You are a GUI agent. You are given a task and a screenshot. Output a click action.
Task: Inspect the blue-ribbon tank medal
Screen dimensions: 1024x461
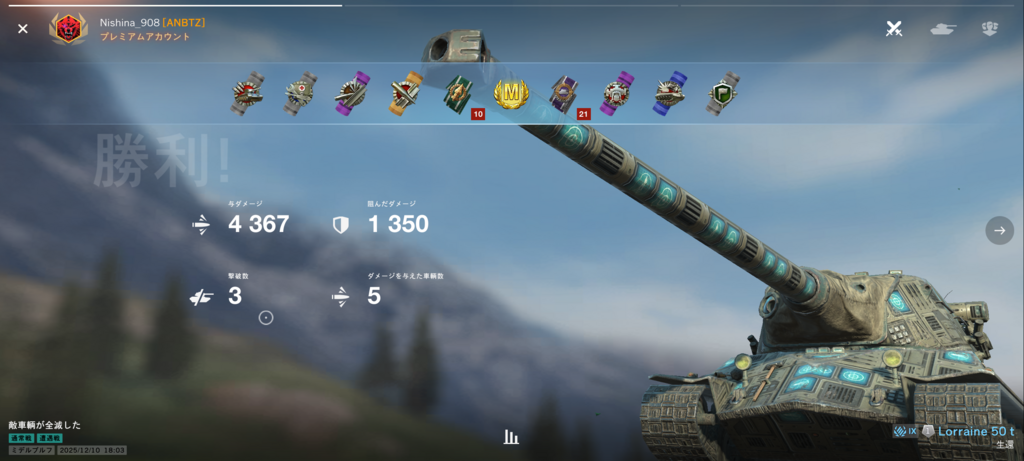click(x=669, y=94)
